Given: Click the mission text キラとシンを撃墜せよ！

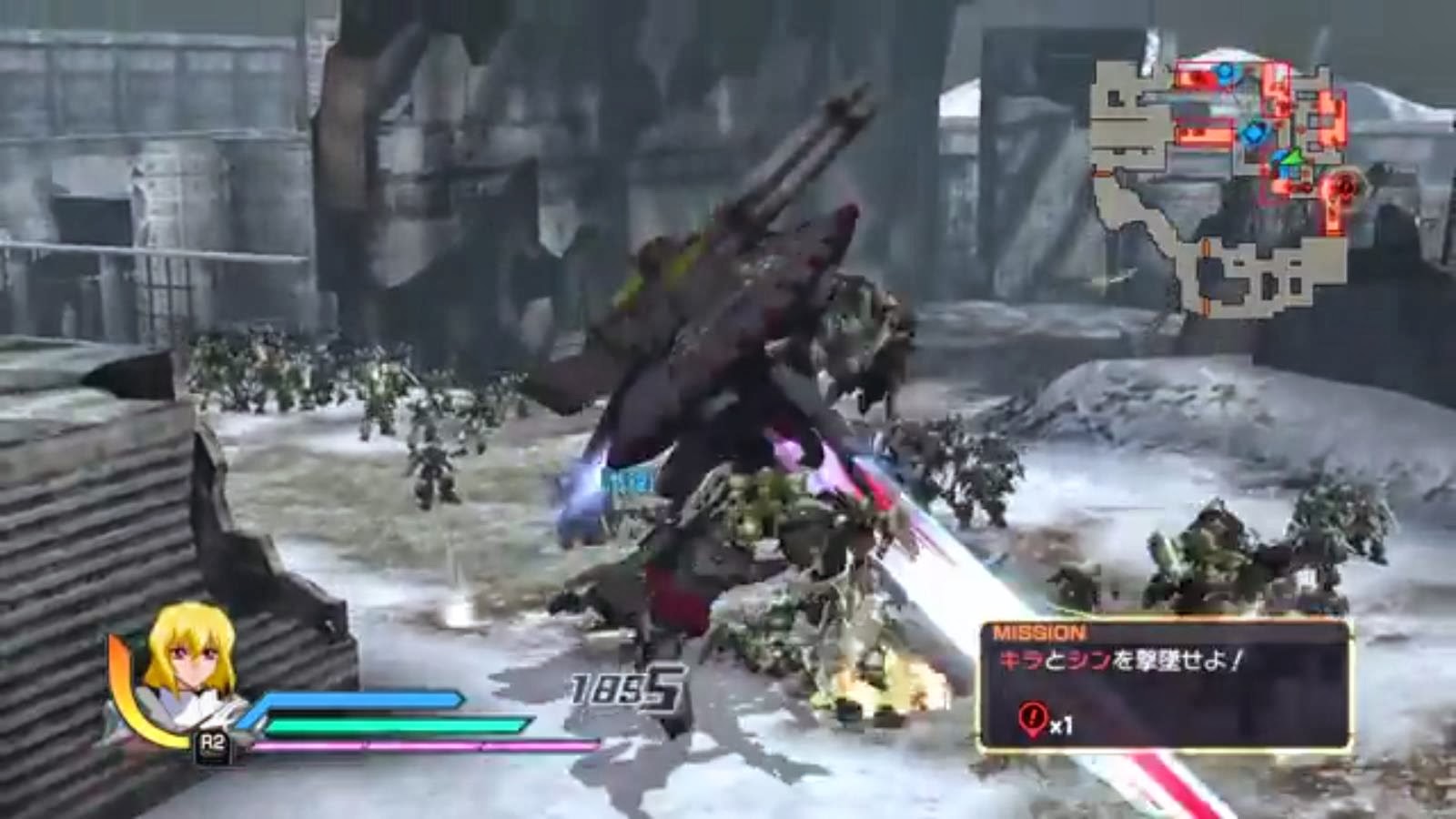Looking at the screenshot, I should (x=1119, y=659).
